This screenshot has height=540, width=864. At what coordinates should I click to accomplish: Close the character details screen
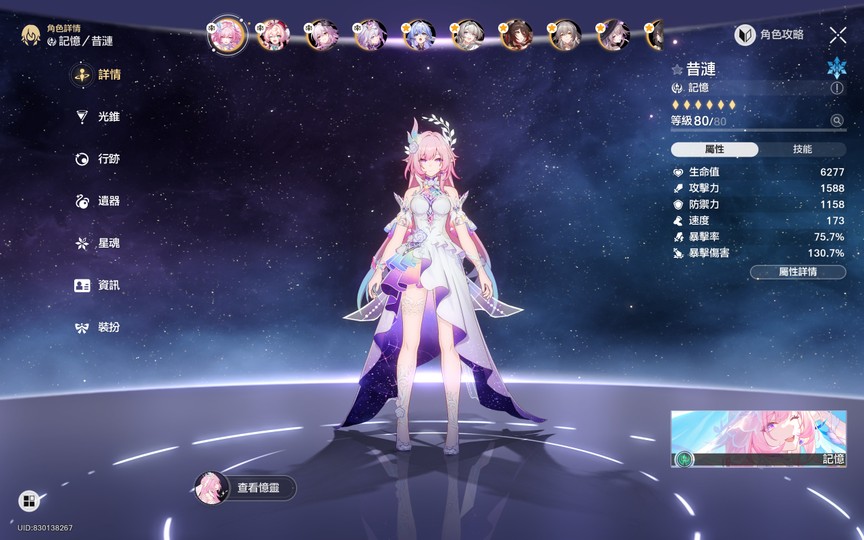pos(838,35)
